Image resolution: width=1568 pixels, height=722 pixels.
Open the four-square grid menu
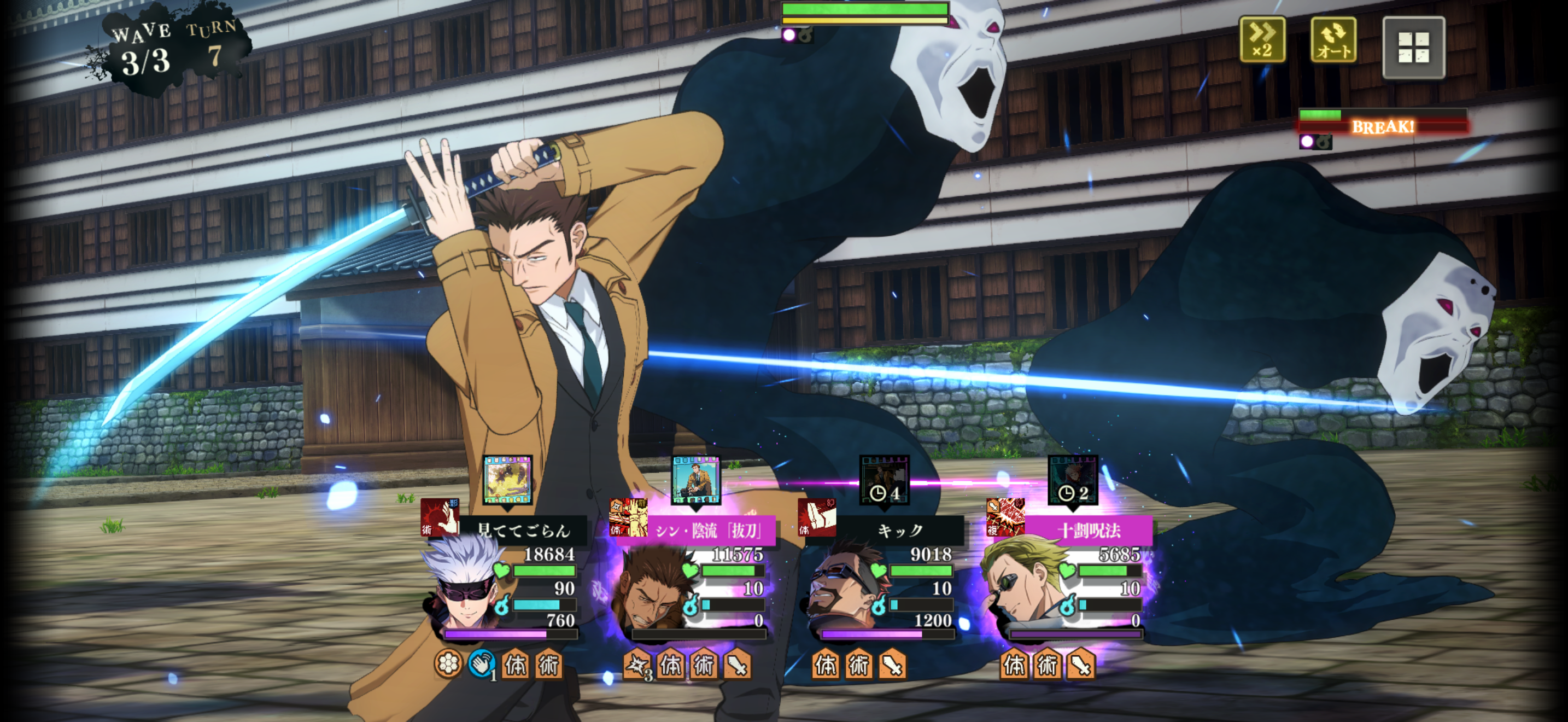point(1413,48)
